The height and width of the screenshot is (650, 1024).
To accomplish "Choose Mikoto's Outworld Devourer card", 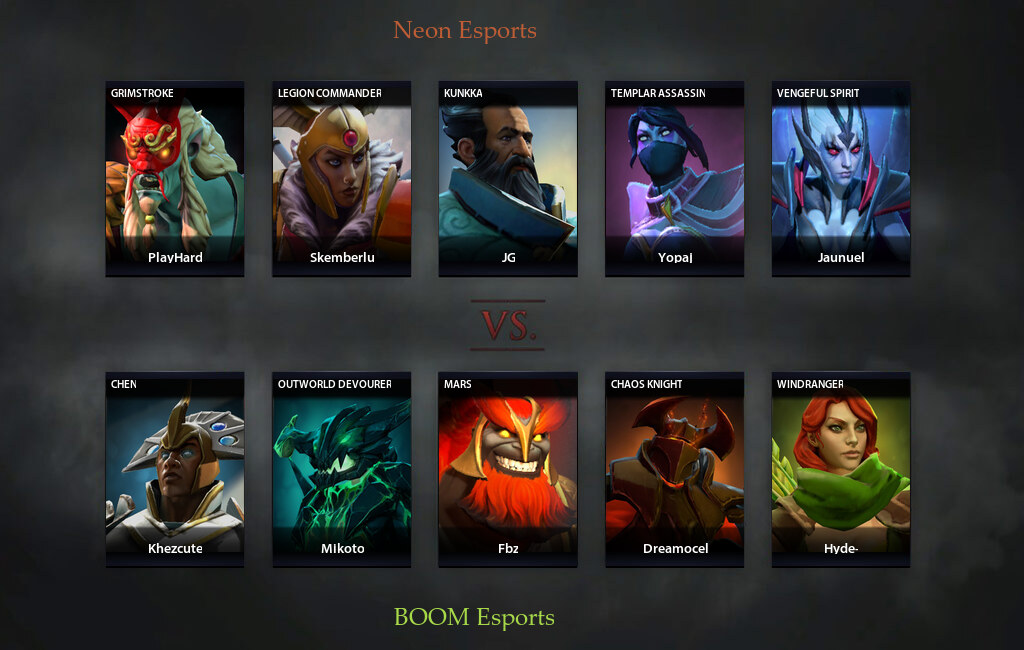I will point(342,469).
